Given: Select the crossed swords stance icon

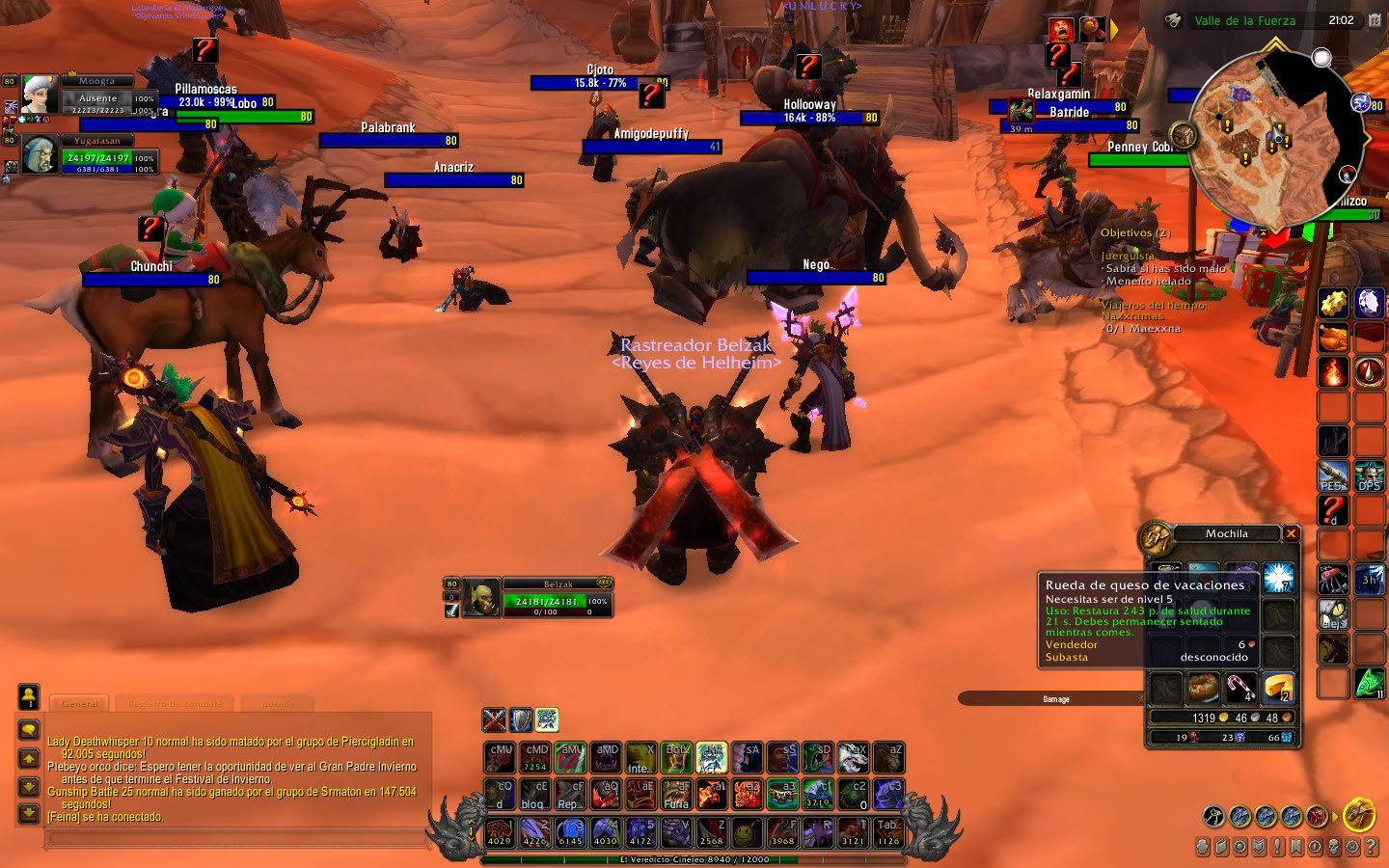Looking at the screenshot, I should (494, 719).
